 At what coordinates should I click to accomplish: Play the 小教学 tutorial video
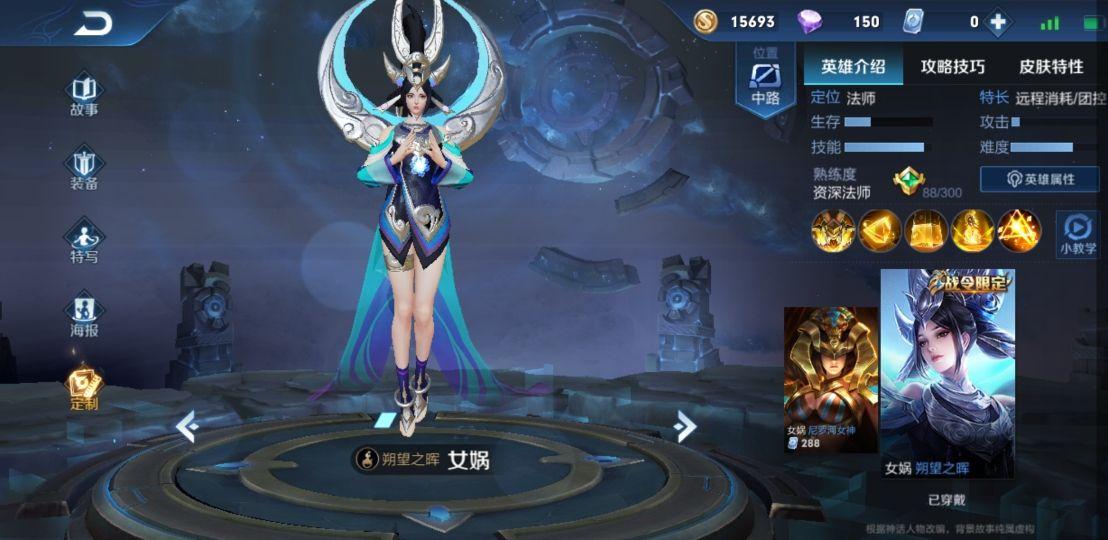tap(1078, 233)
